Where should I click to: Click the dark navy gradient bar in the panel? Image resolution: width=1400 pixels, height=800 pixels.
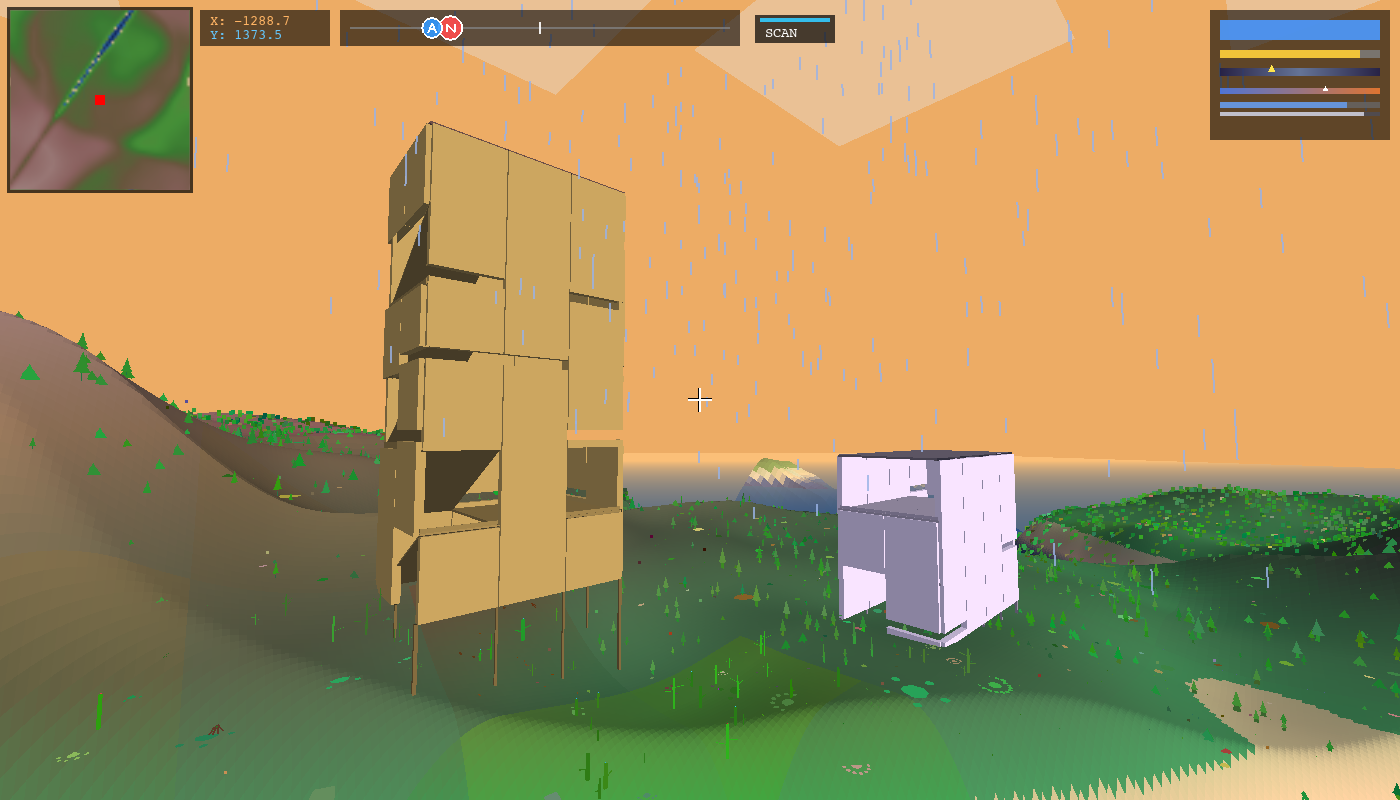coord(1300,72)
